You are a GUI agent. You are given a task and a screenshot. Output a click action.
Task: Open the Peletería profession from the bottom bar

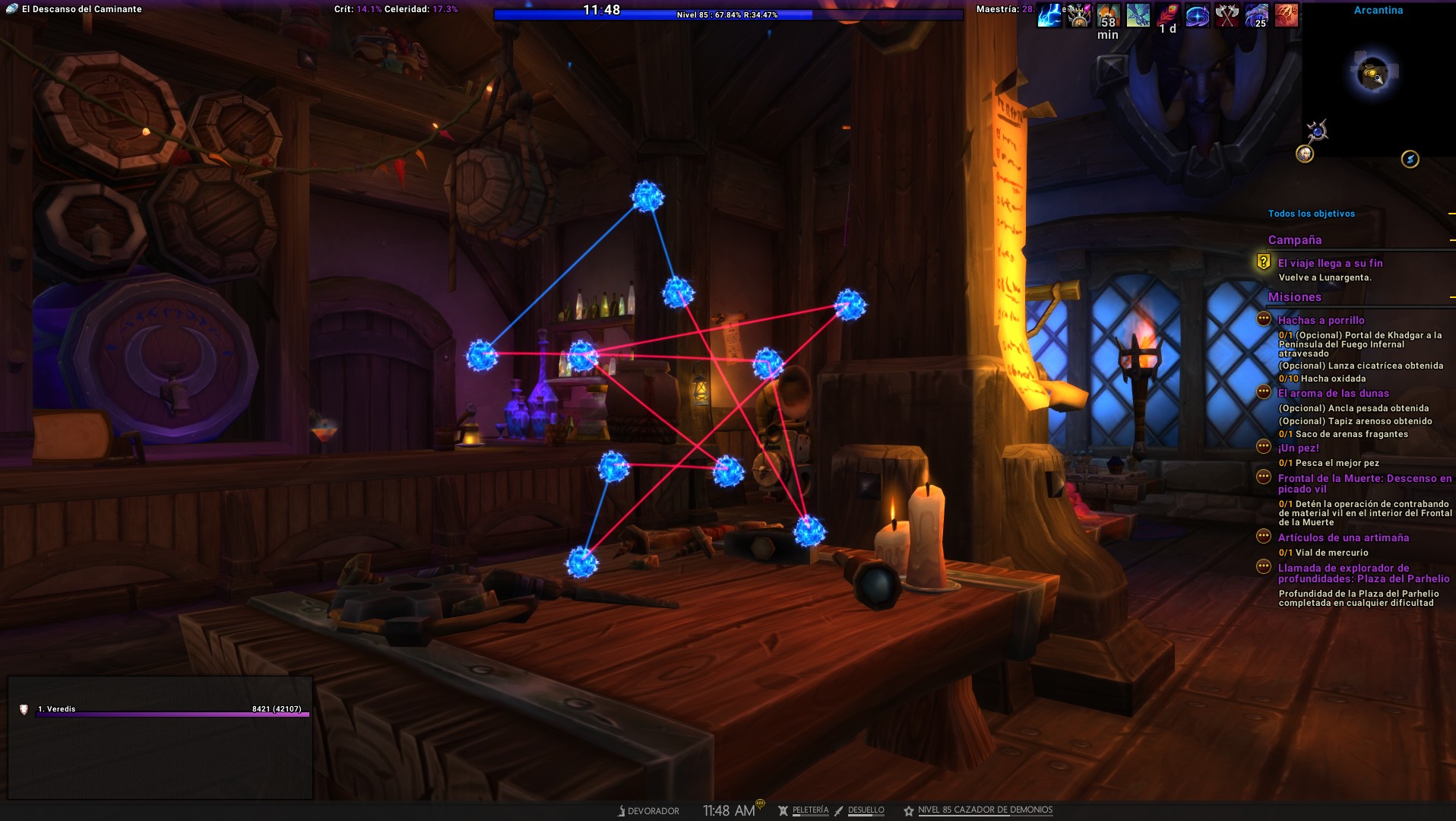click(x=809, y=810)
